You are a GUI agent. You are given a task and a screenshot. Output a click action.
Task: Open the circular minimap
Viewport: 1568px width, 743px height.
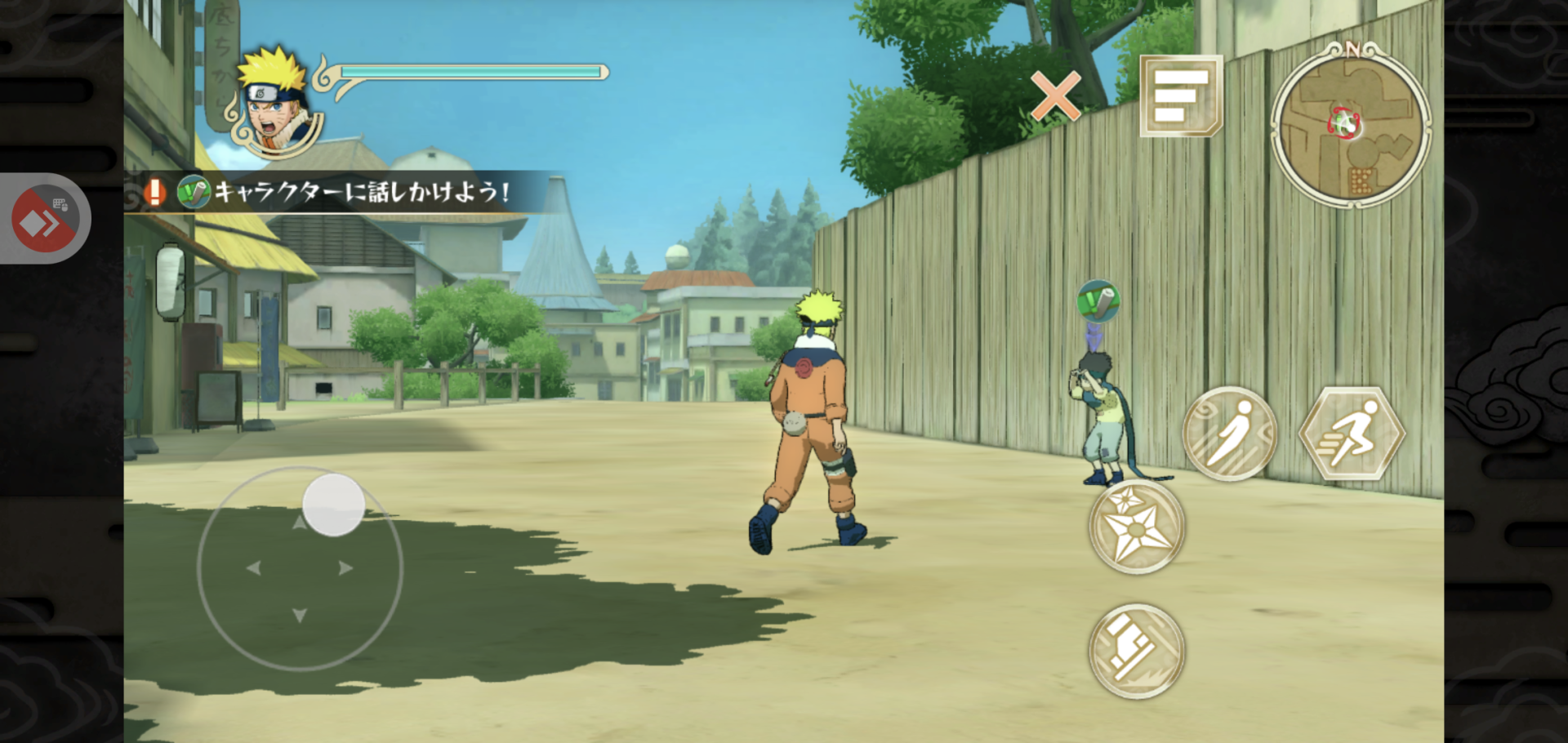click(1351, 126)
